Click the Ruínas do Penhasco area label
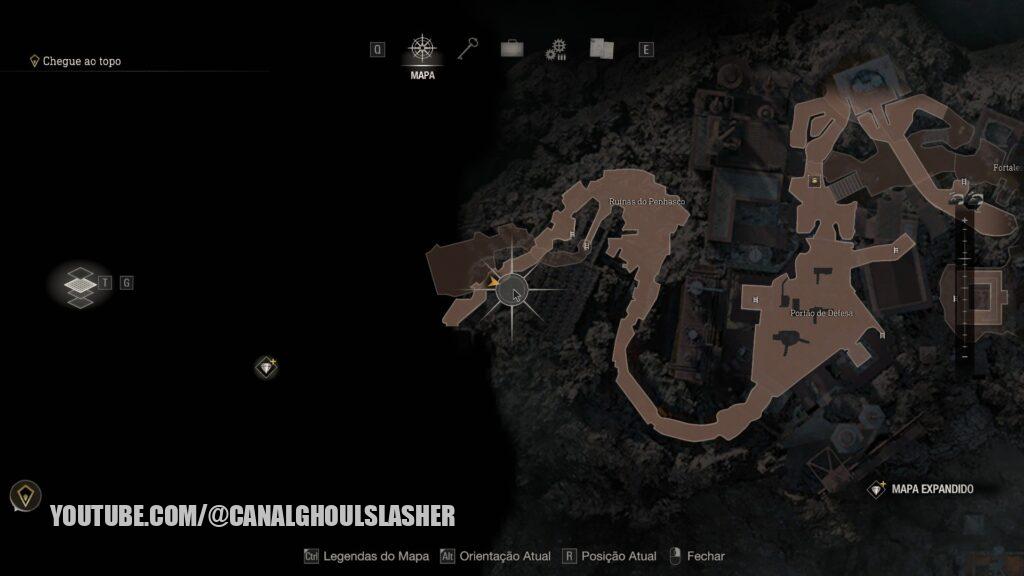The width and height of the screenshot is (1024, 576). (647, 202)
